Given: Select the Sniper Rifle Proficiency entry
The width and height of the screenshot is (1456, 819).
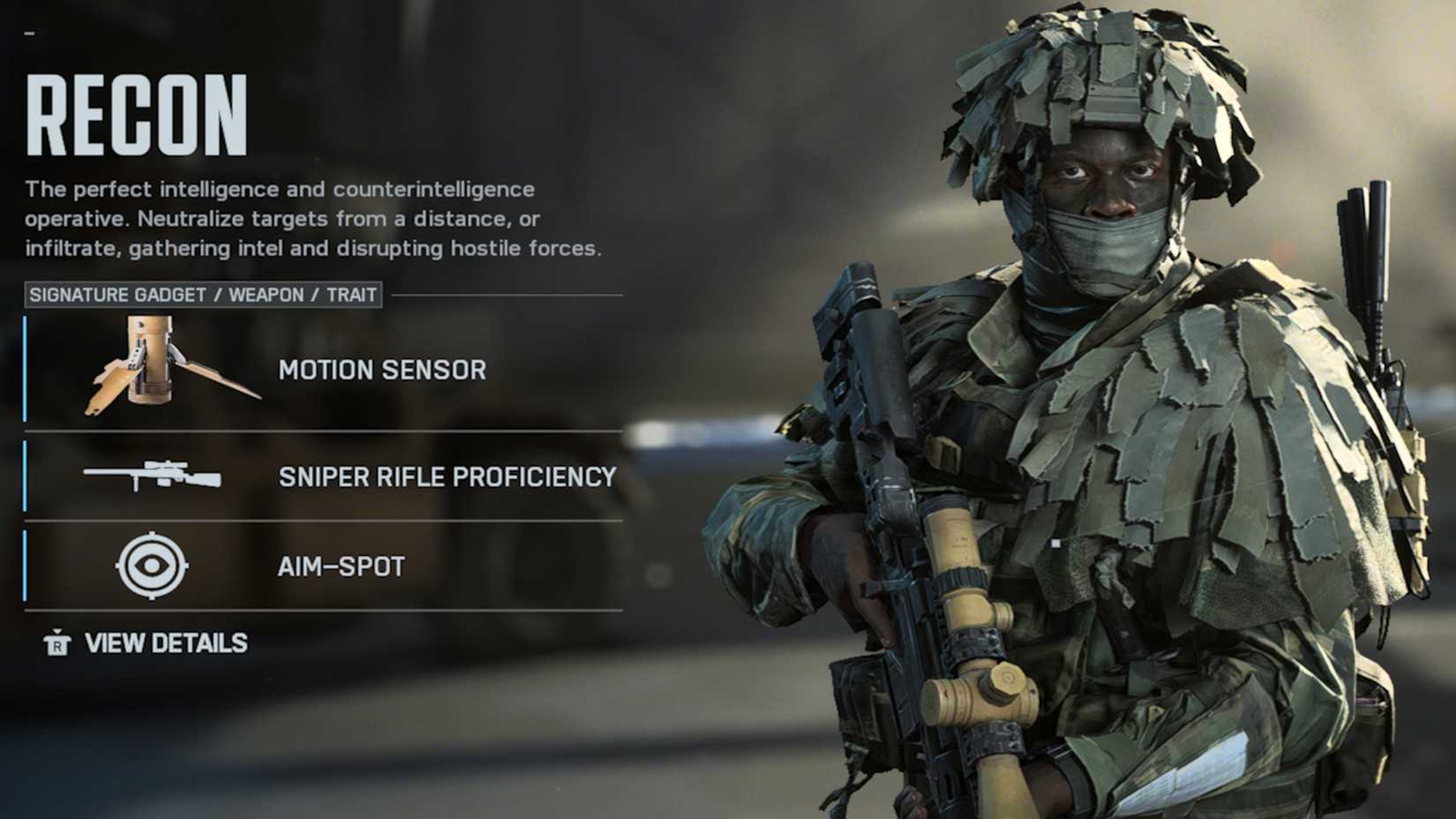Looking at the screenshot, I should coord(446,477).
